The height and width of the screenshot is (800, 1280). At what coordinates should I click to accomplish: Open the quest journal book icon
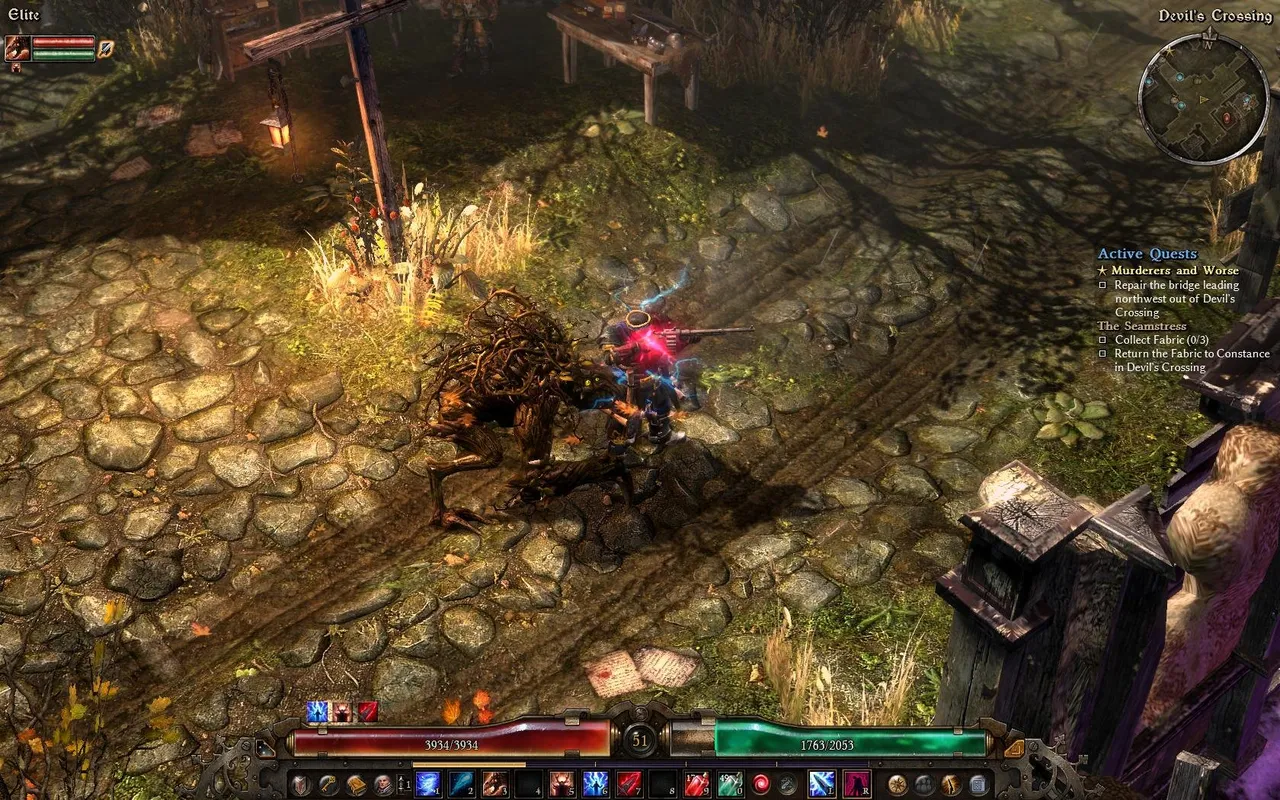click(356, 785)
